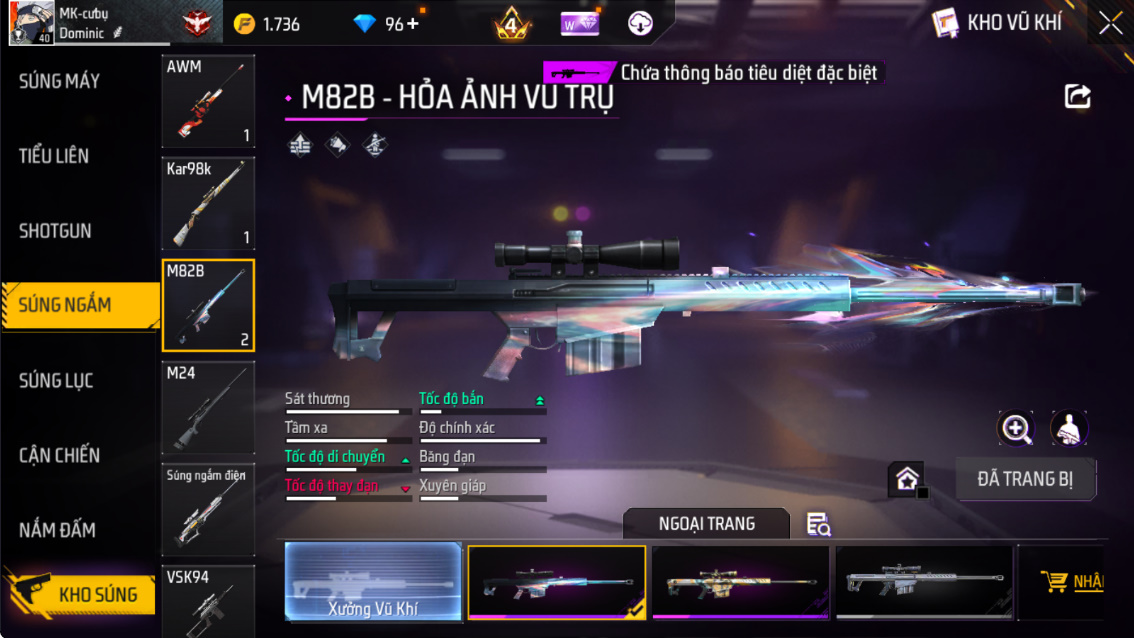
Task: Pick the M24 rifle in the list
Action: 208,408
